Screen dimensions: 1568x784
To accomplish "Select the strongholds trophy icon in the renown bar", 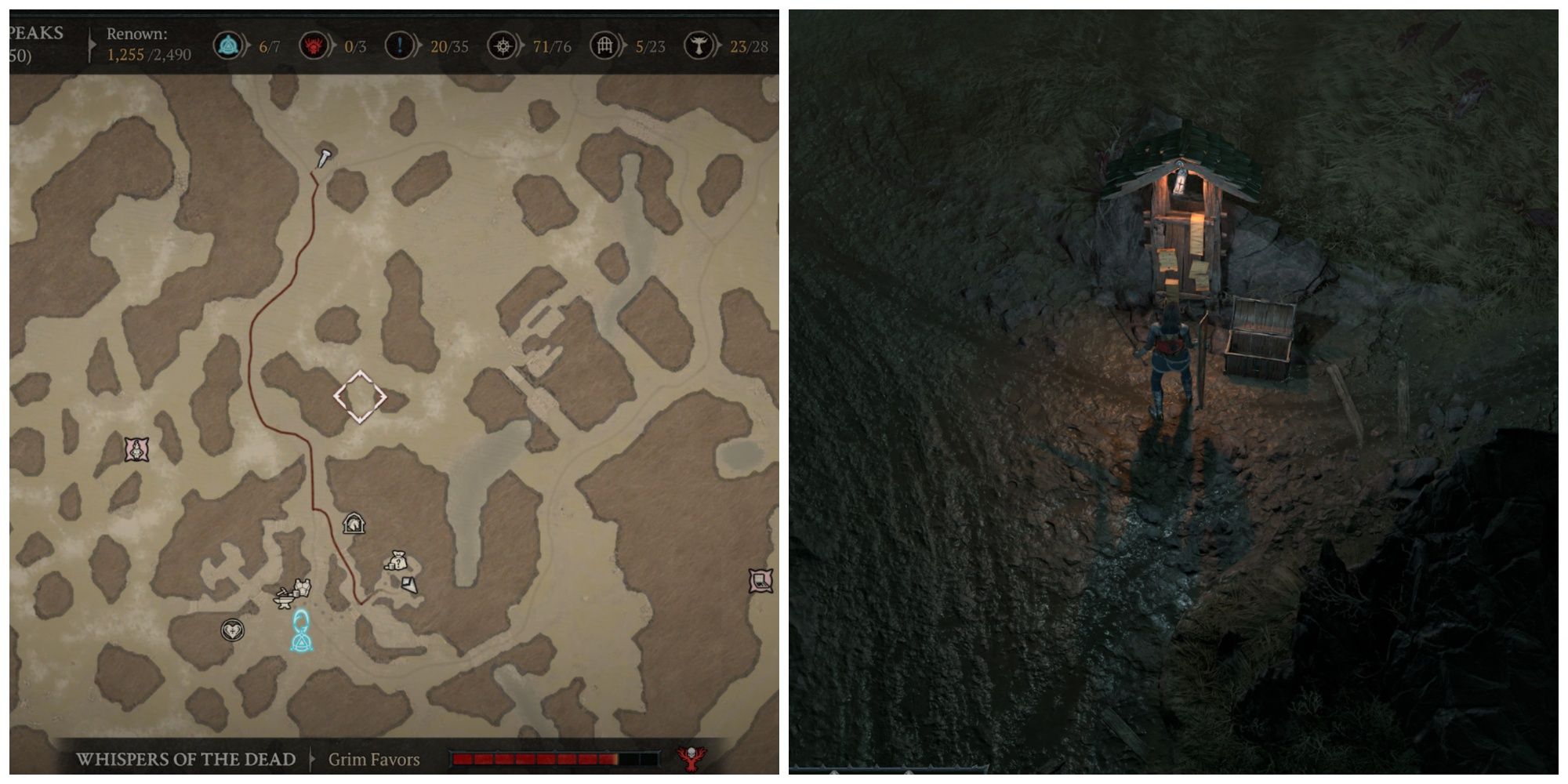I will click(700, 45).
